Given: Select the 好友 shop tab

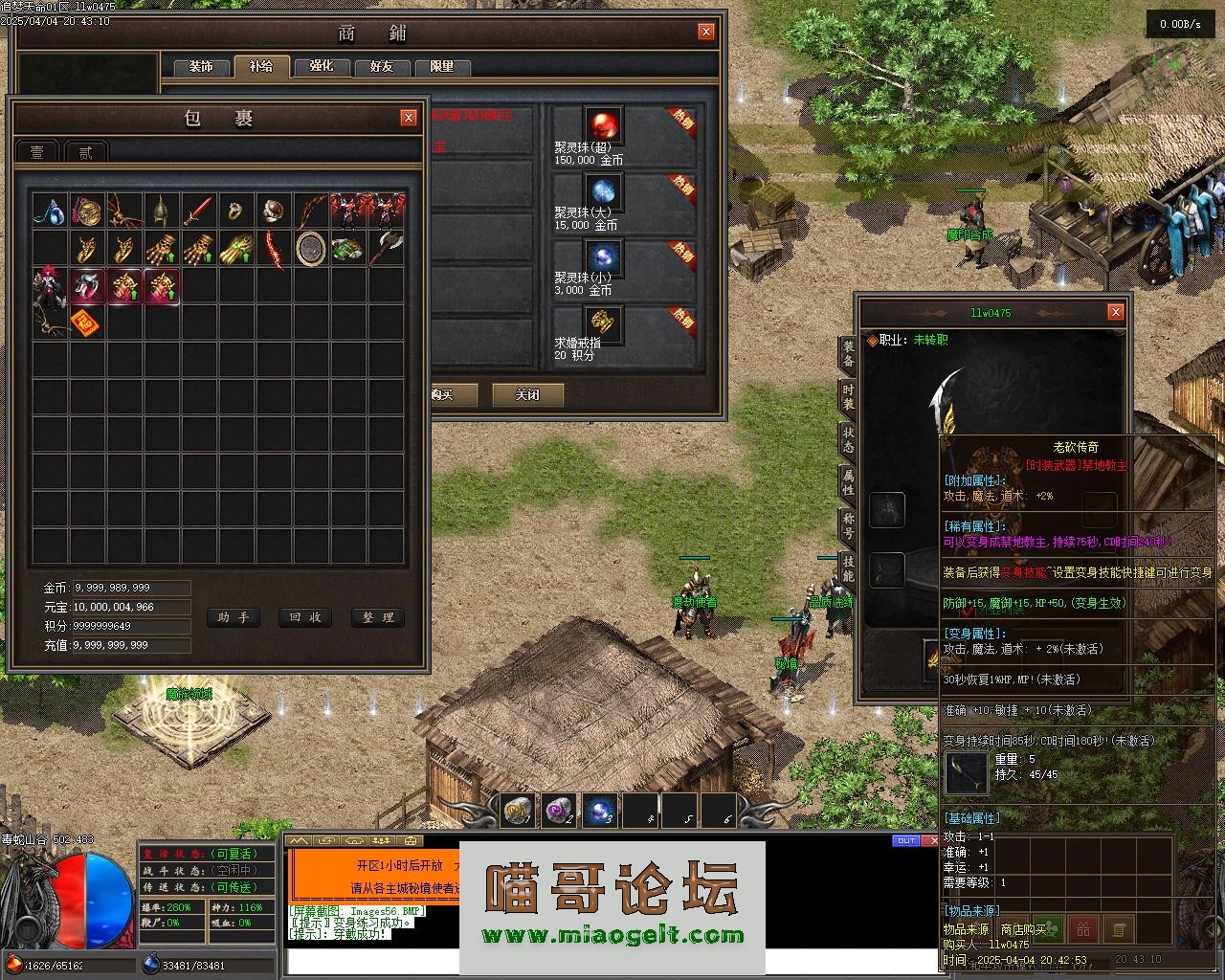Looking at the screenshot, I should 382,67.
